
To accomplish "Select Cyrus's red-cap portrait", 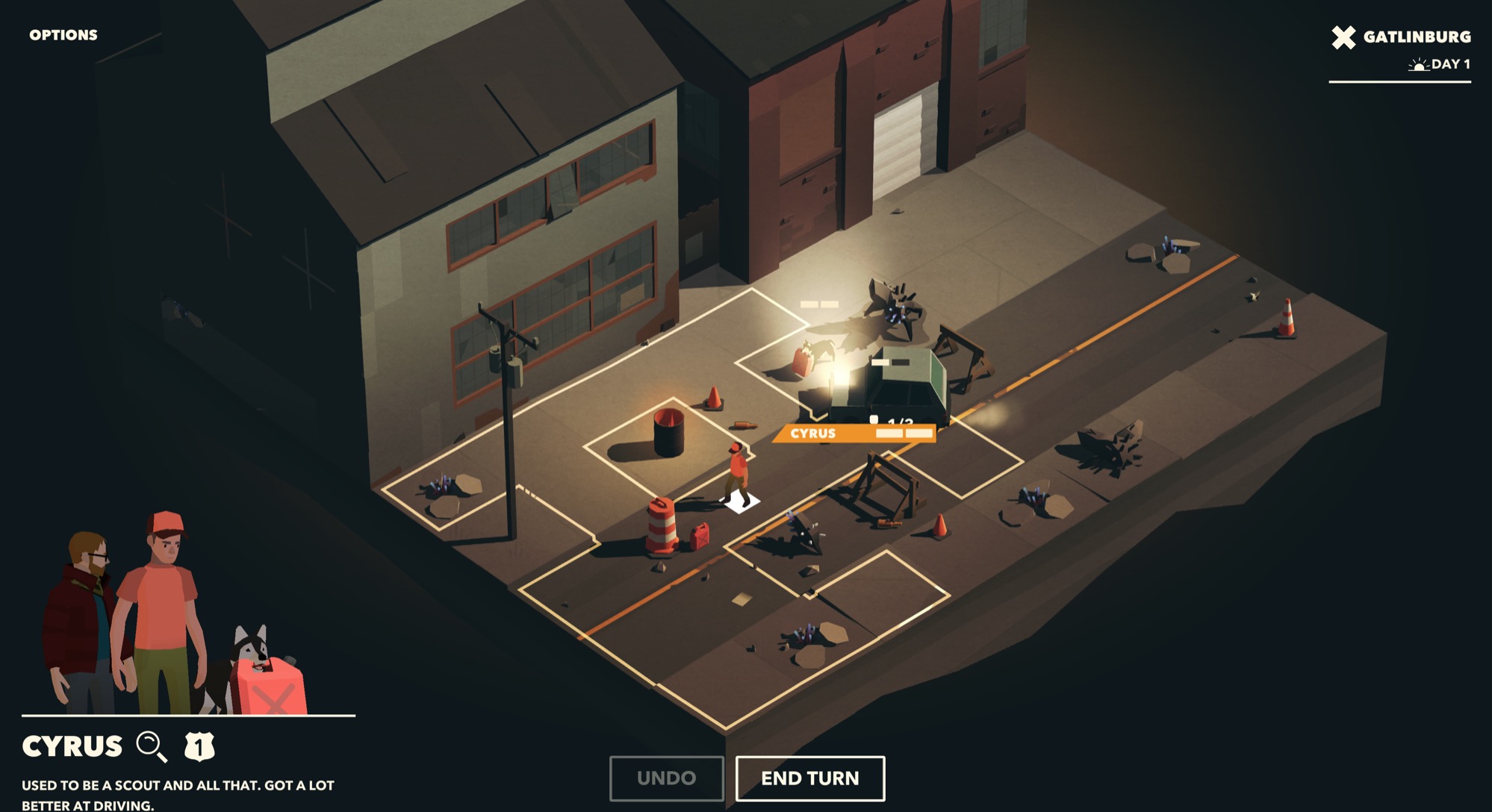I will point(161,605).
